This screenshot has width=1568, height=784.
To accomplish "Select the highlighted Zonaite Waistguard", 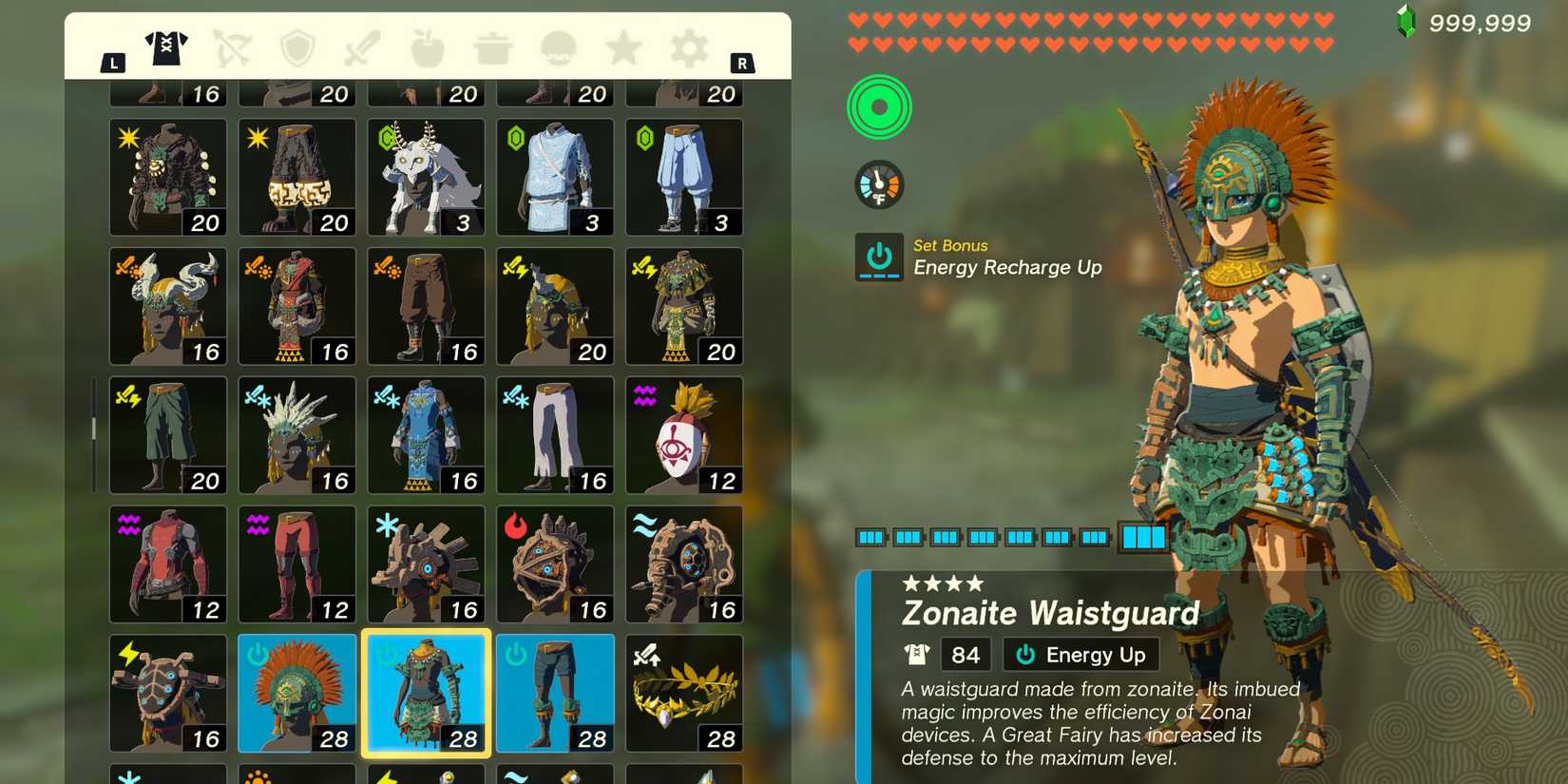I will [426, 692].
